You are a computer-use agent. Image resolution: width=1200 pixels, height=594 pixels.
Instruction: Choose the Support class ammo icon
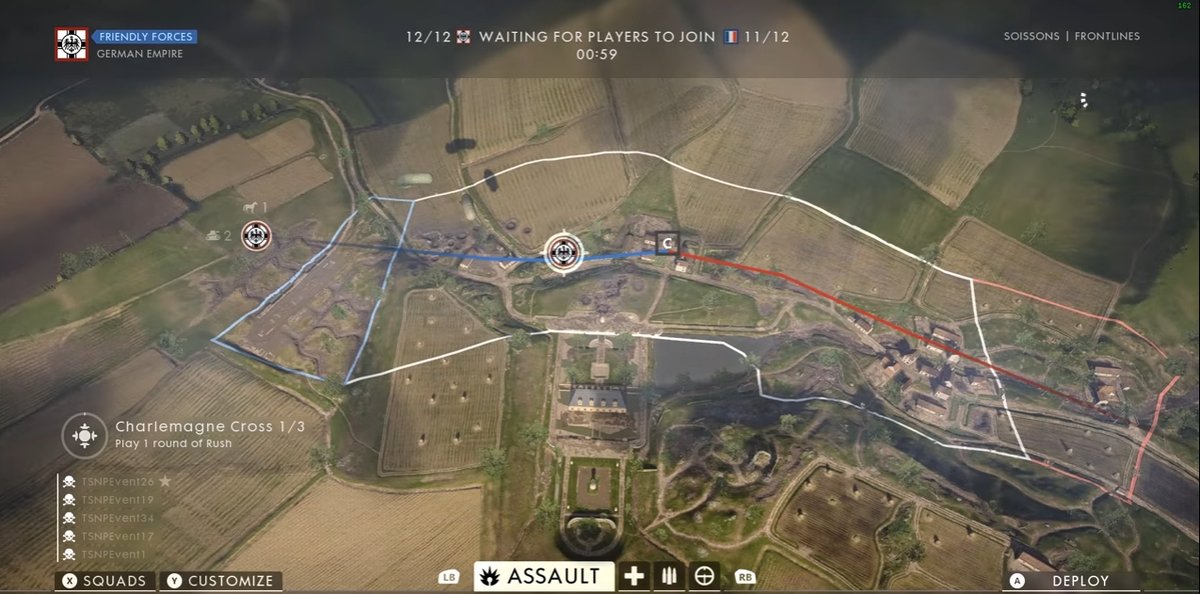[x=669, y=576]
